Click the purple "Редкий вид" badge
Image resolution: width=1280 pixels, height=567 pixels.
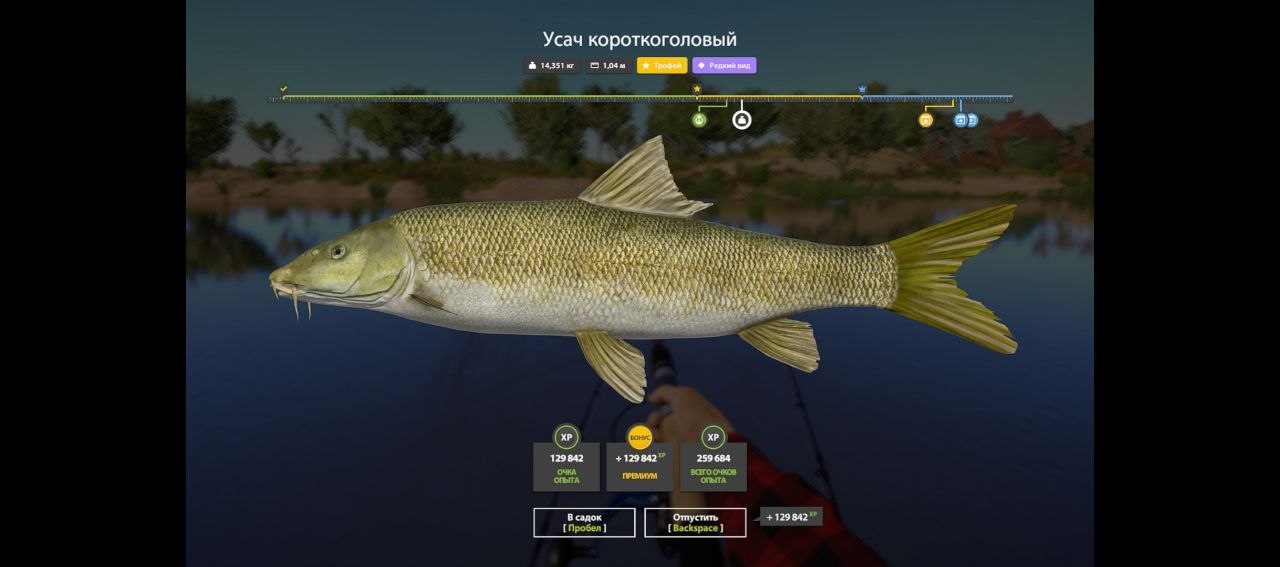tap(724, 66)
